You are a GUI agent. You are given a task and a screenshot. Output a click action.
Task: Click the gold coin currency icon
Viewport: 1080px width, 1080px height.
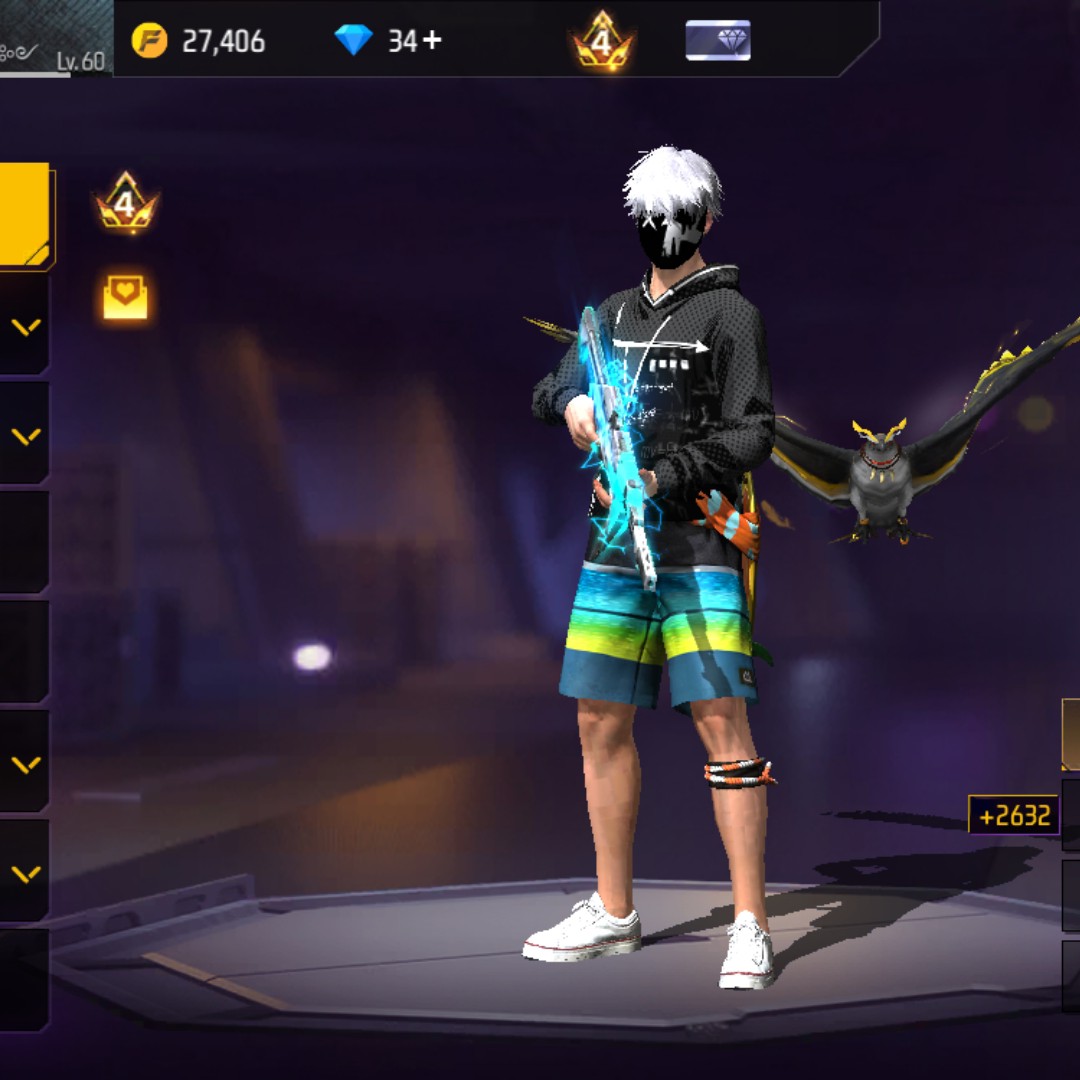click(150, 41)
